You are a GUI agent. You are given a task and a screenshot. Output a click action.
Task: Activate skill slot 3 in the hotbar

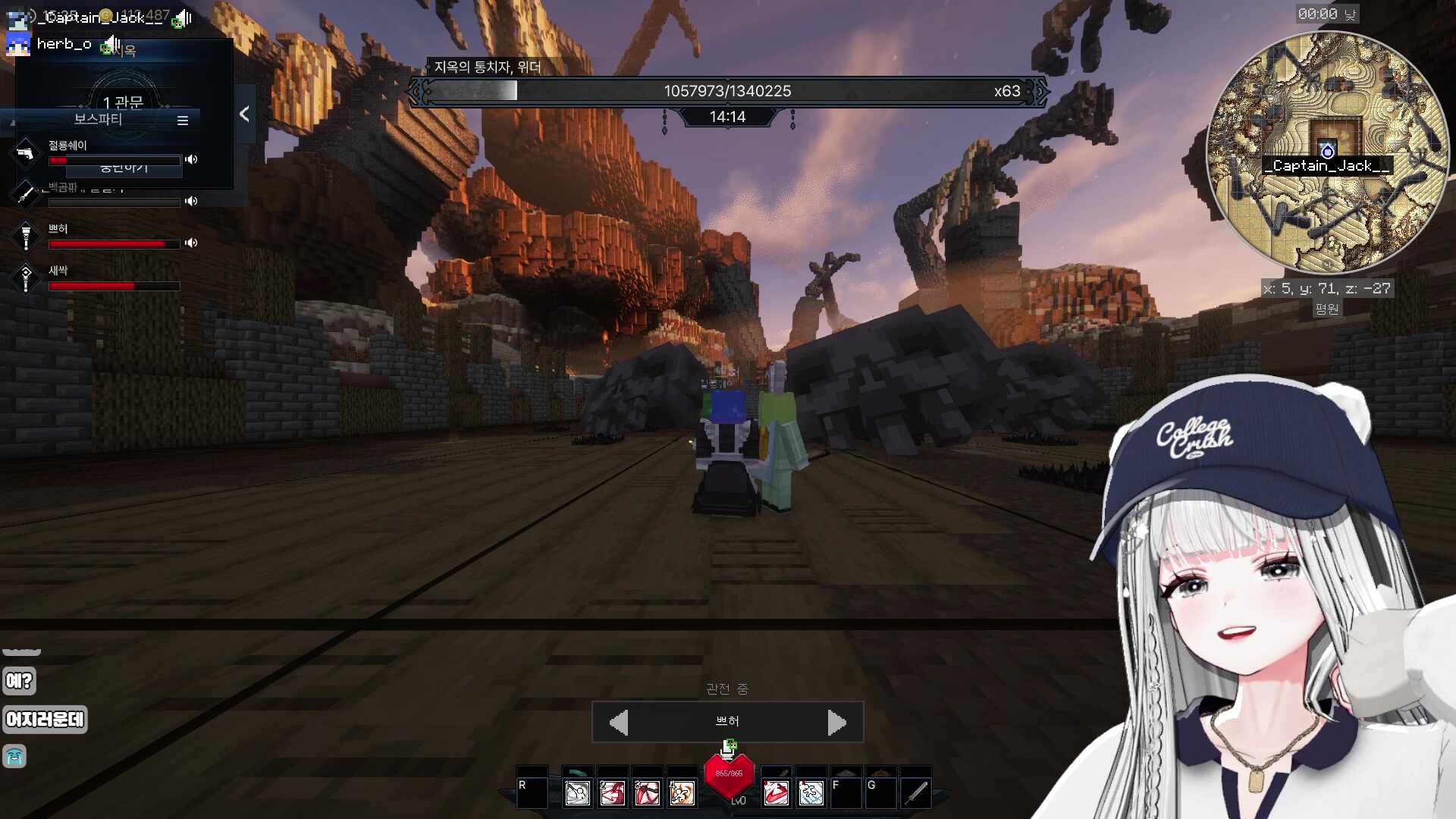click(647, 793)
